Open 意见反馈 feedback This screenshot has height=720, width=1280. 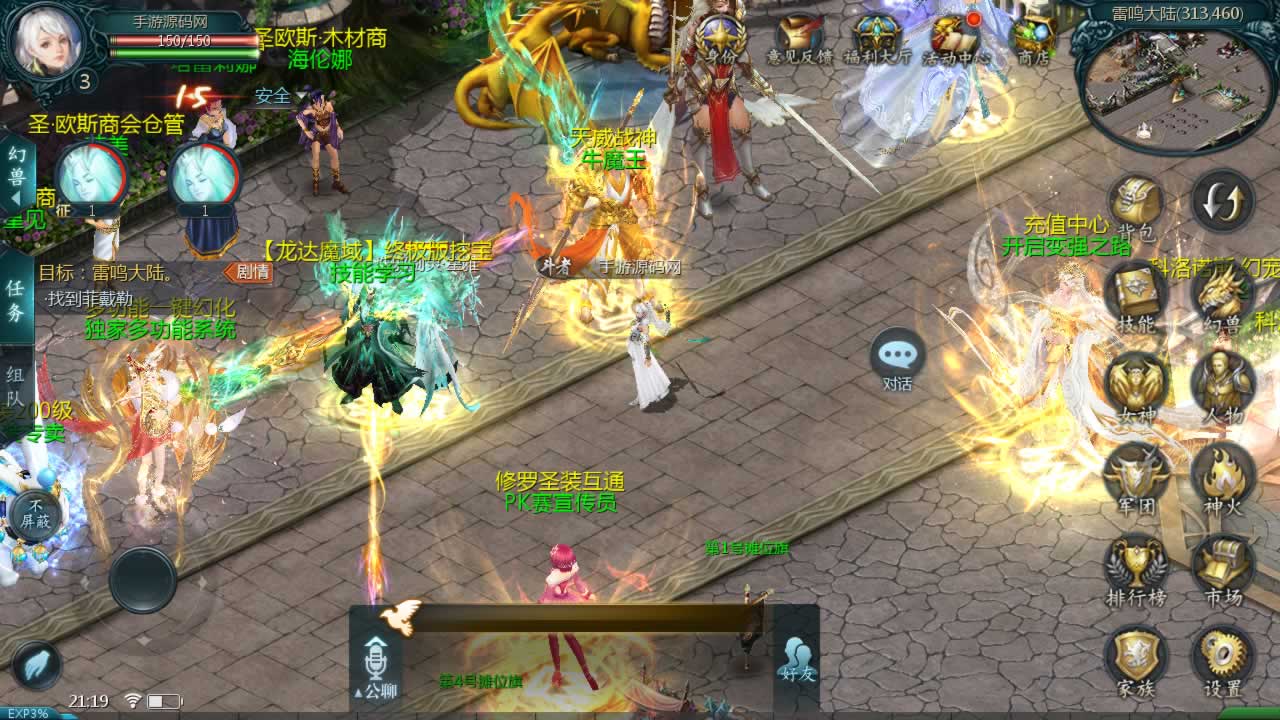[800, 40]
